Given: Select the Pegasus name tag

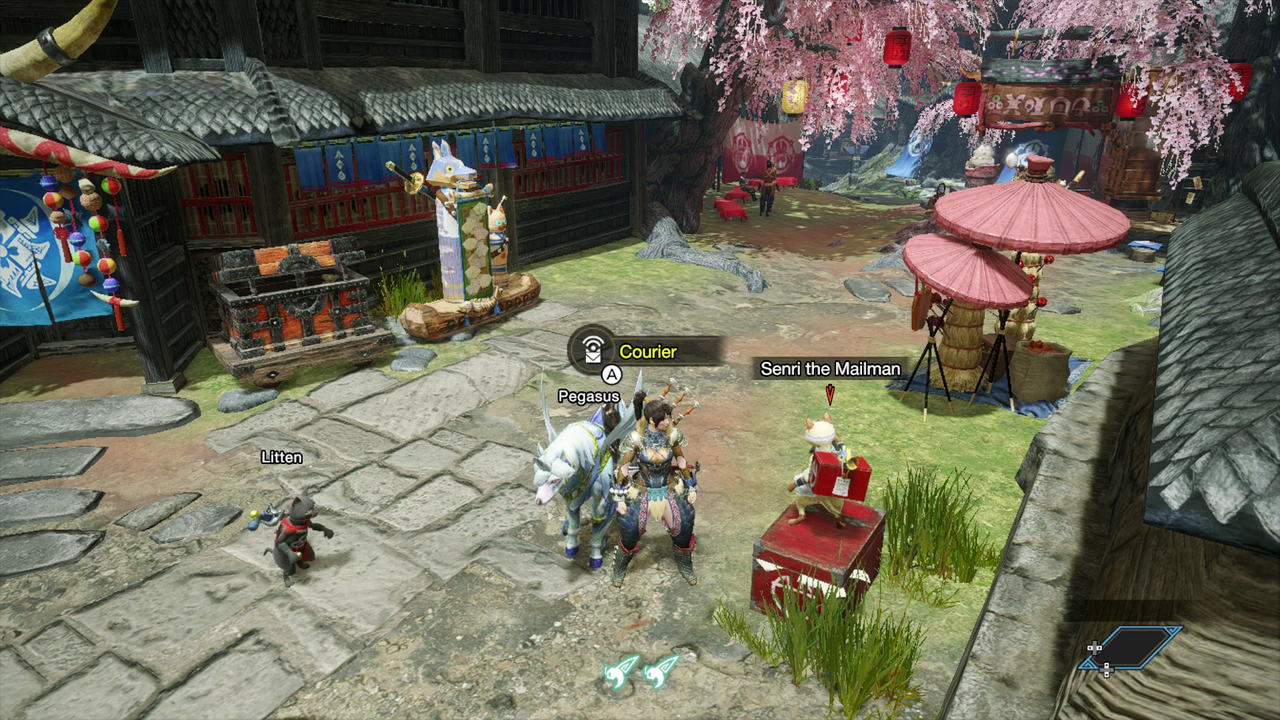Looking at the screenshot, I should coord(590,396).
